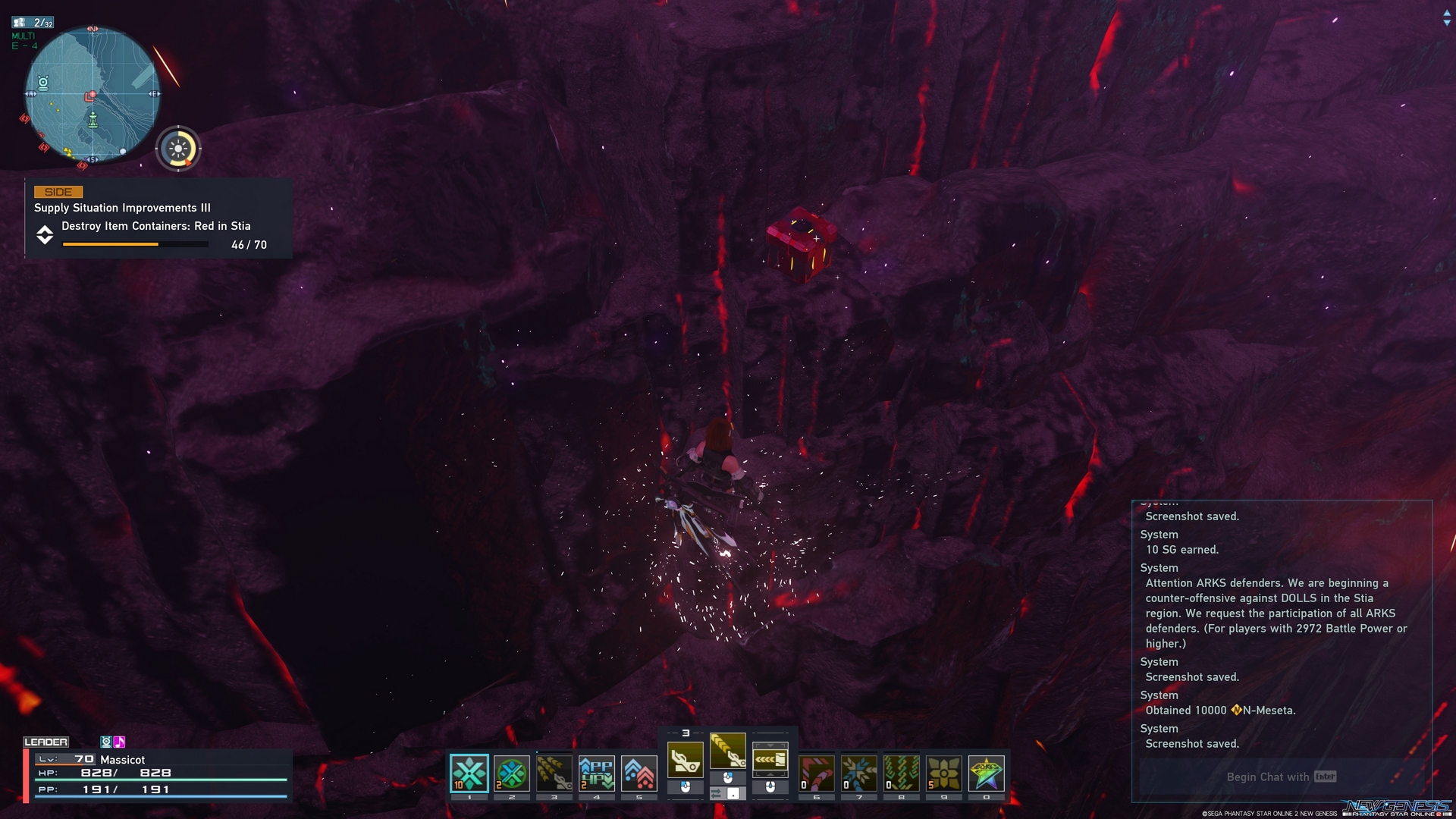This screenshot has width=1456, height=819.
Task: Open the weather and time dial next to minimap
Action: click(x=178, y=148)
